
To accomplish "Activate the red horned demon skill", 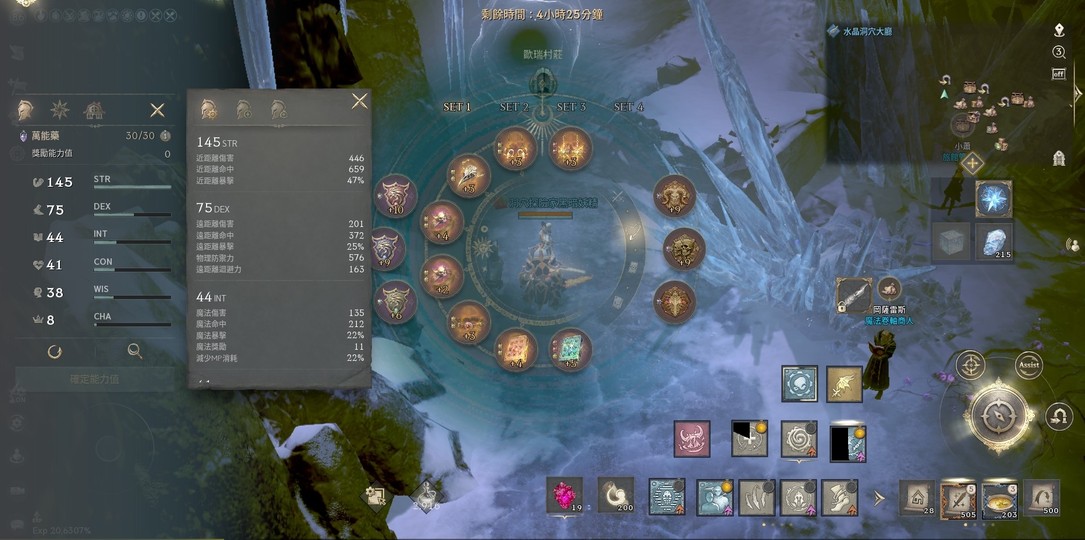I will 692,439.
